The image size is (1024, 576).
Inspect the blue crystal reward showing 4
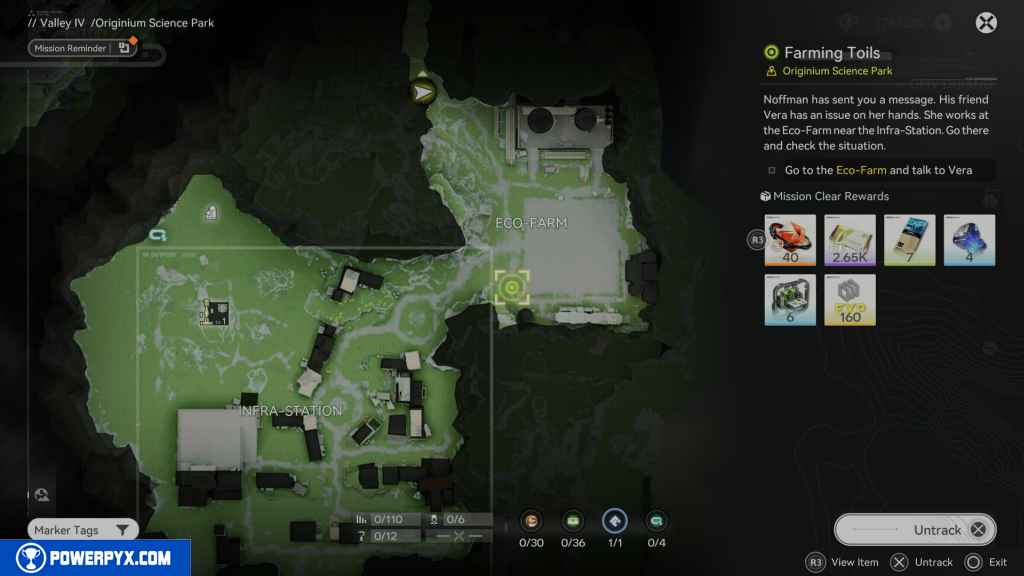969,240
